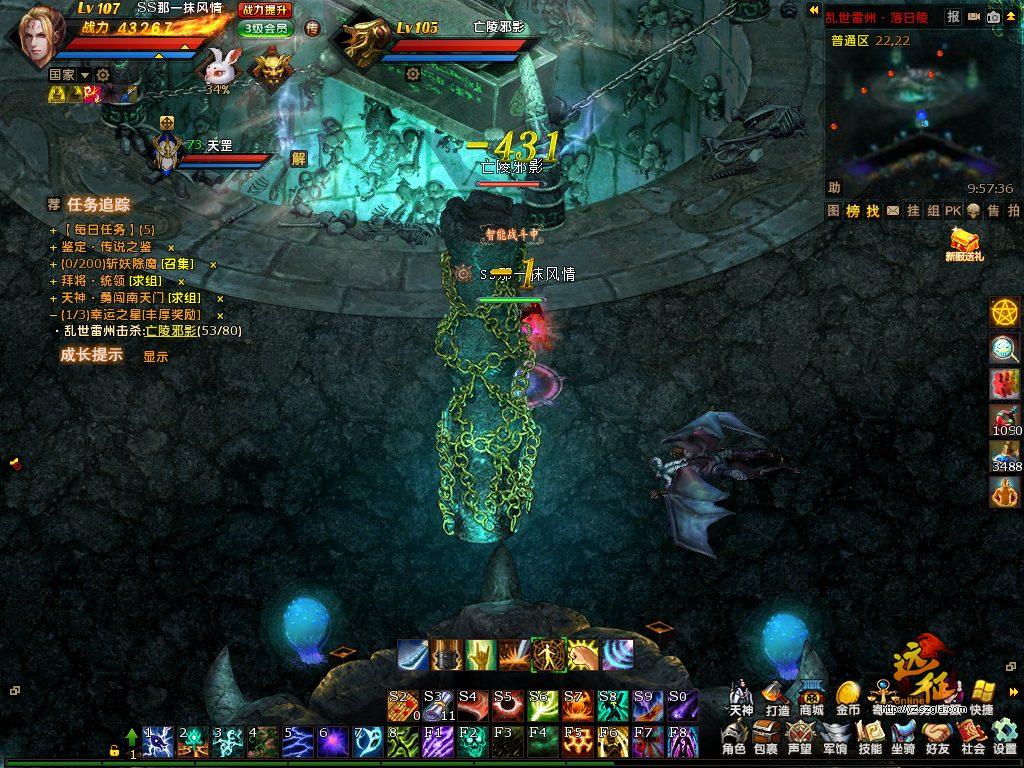
Task: Click the minimap of 落日陵
Action: tap(920, 110)
